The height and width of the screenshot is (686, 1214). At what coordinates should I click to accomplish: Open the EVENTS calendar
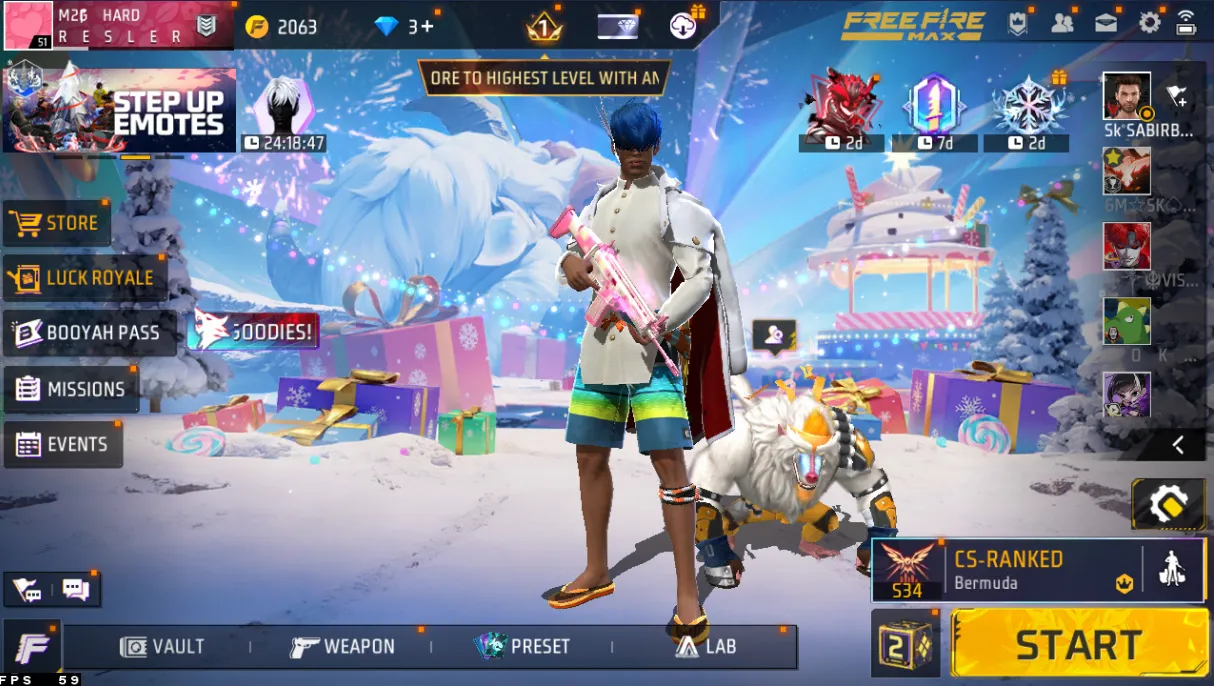tap(63, 444)
